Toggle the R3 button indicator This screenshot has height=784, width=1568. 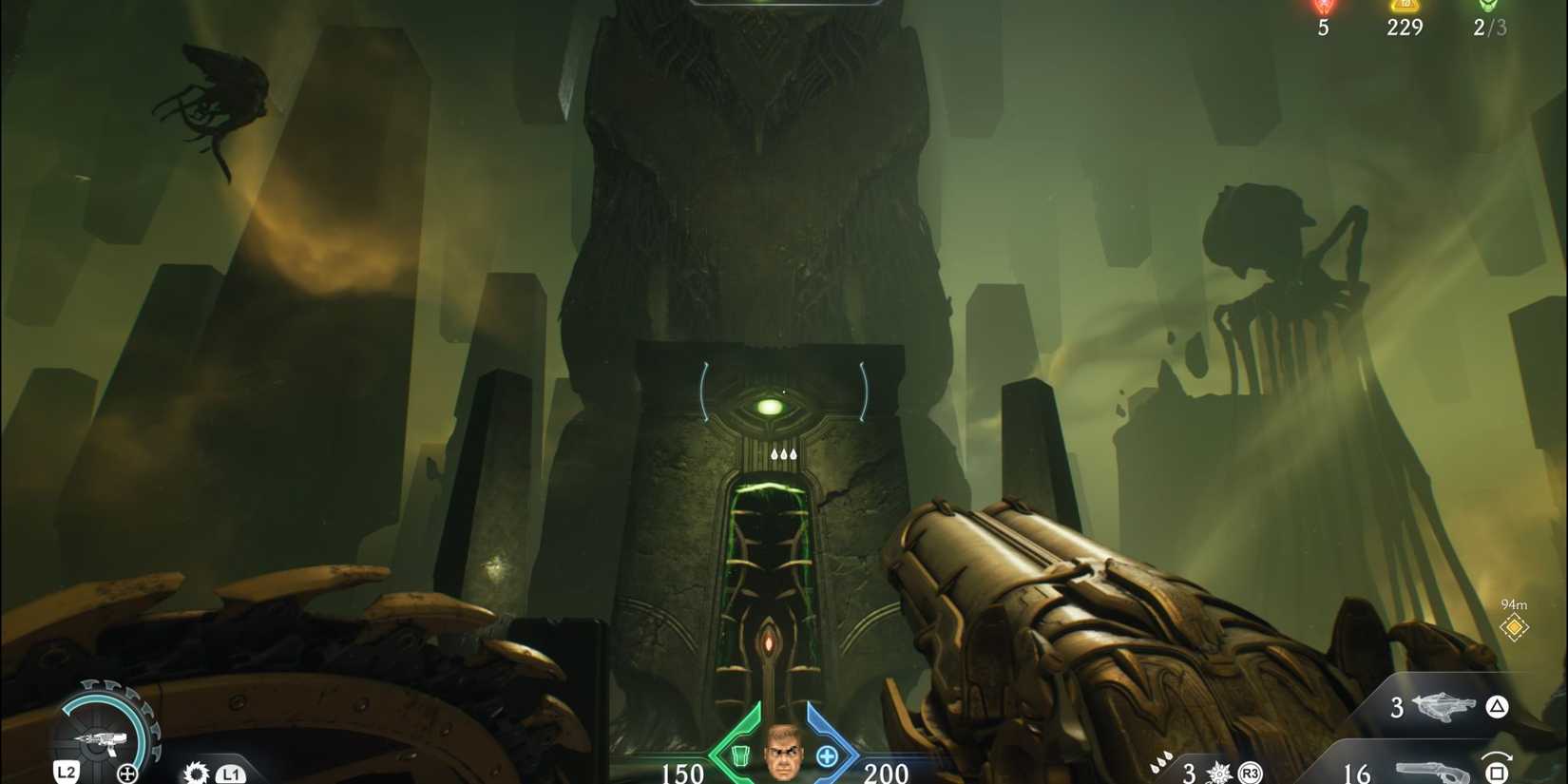[1251, 774]
